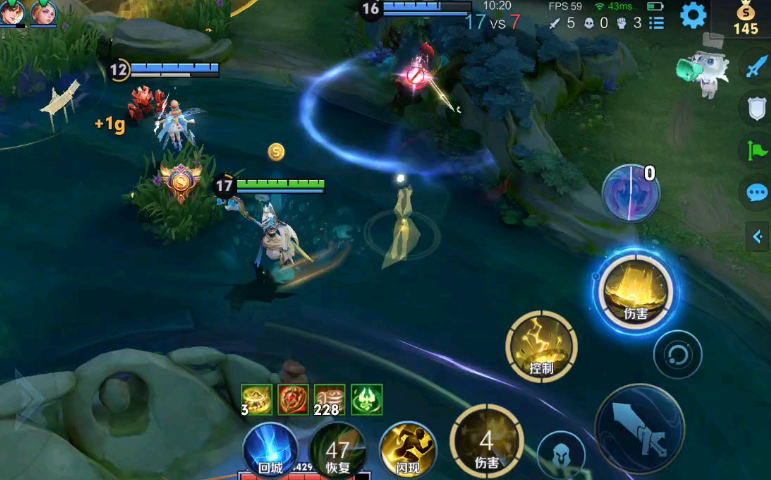Screen dimensions: 771x480
Task: Send the white shield retreat signal
Action: pyautogui.click(x=756, y=109)
